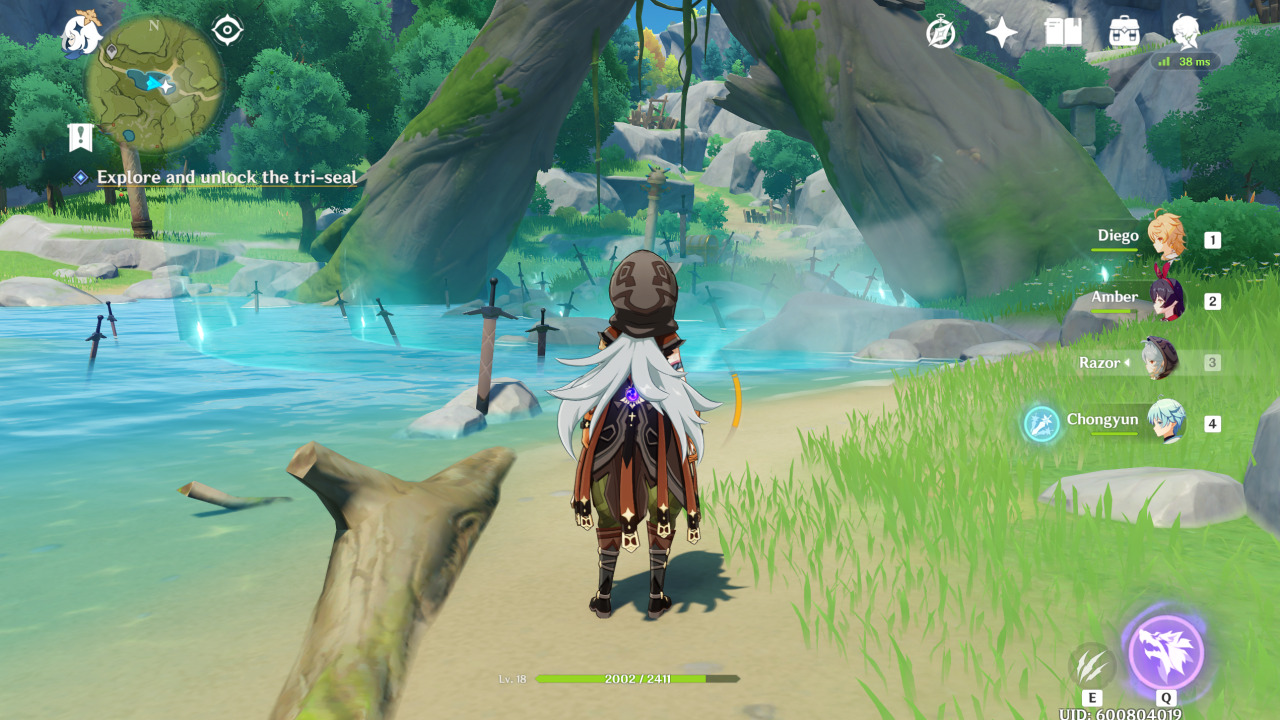Open the circular minimap

tap(154, 84)
